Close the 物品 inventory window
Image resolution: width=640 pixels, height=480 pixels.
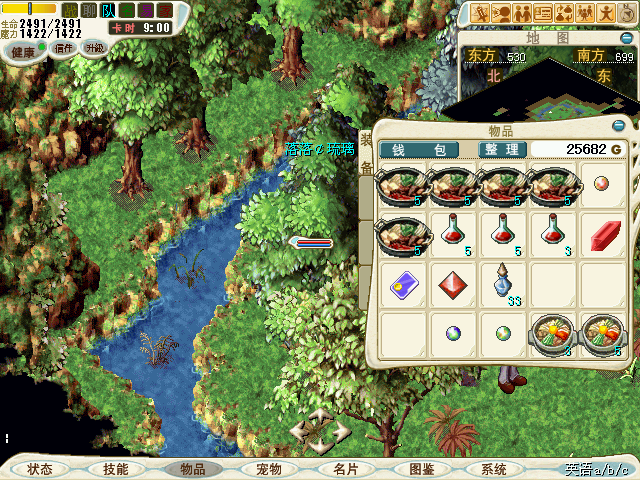pos(618,126)
